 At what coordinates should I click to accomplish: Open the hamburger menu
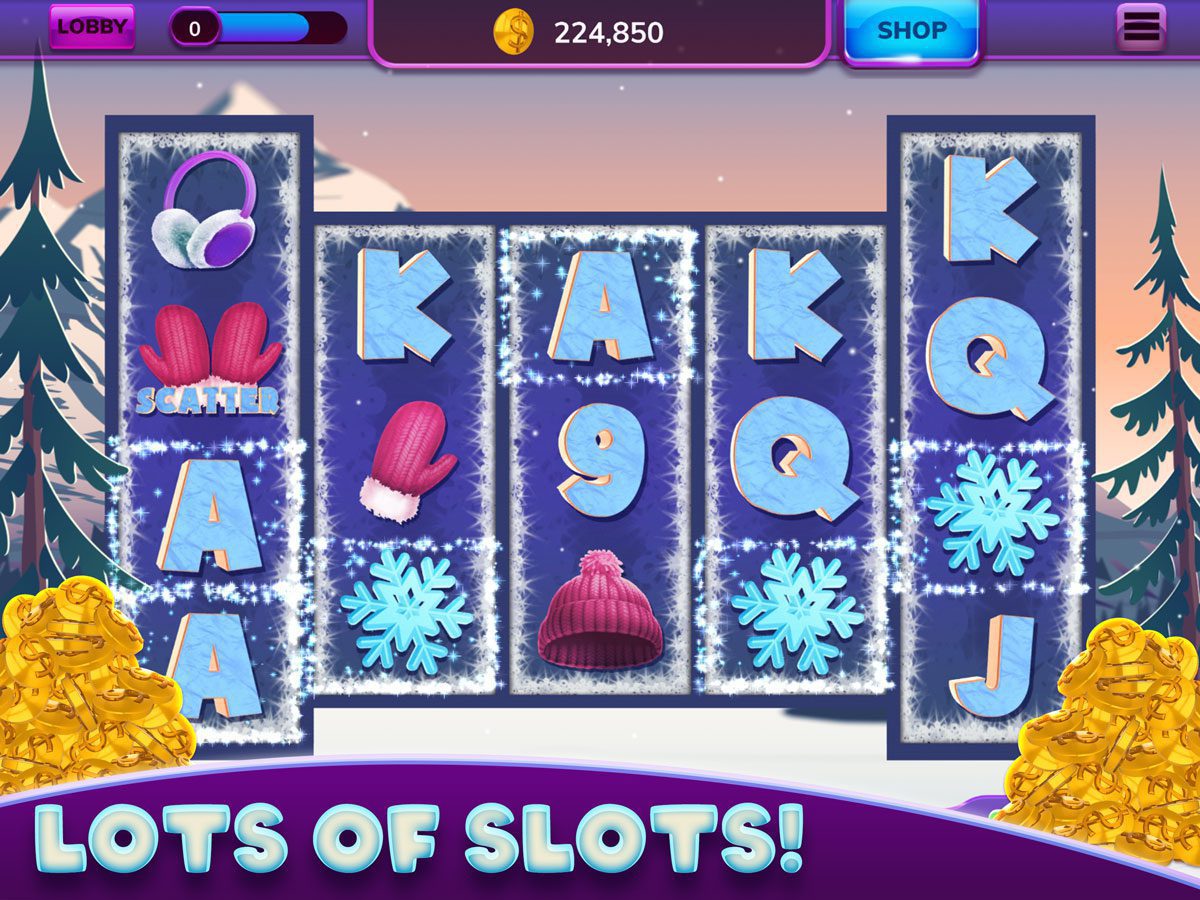(x=1141, y=28)
